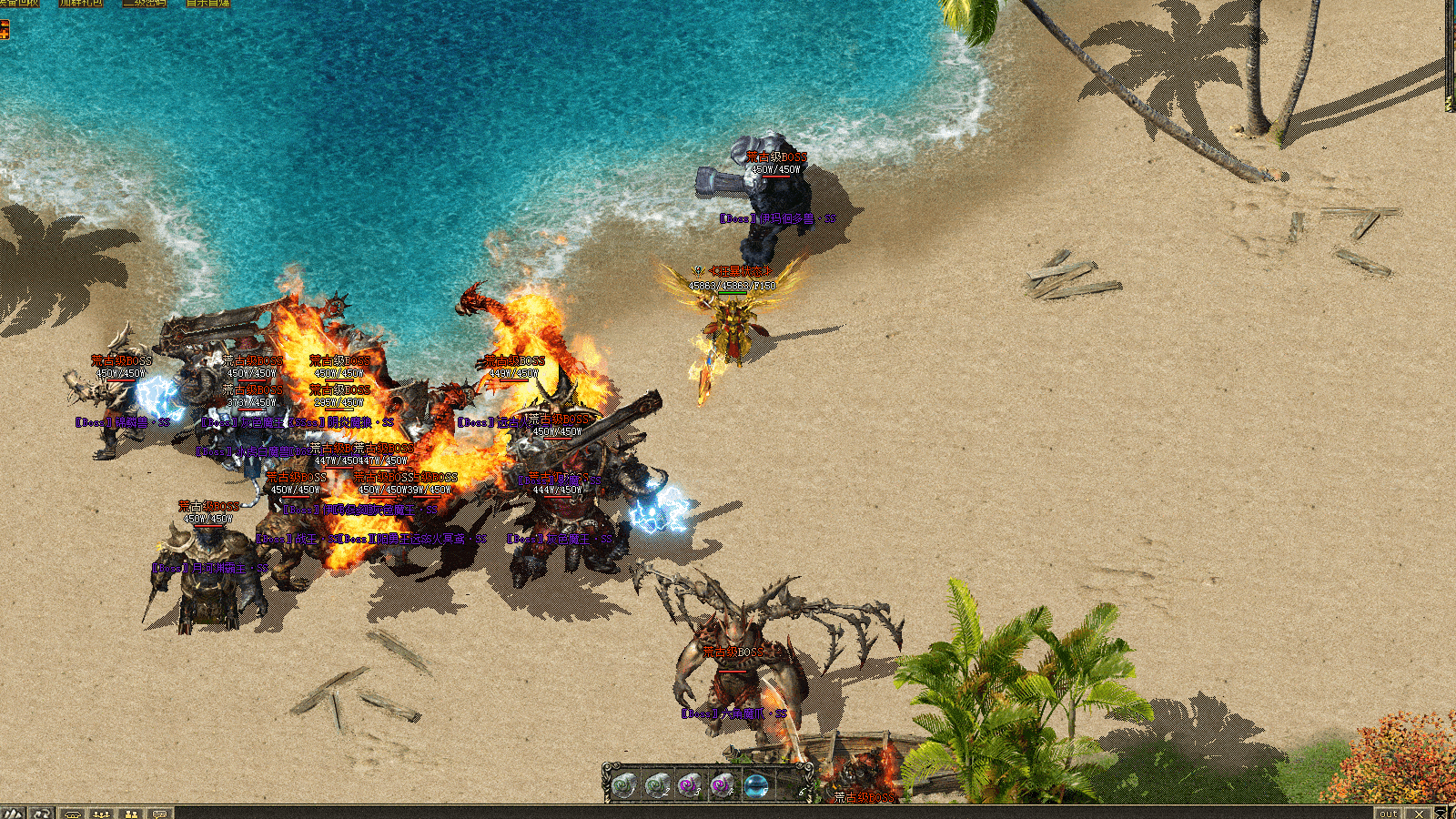Use the green swirl stone in slot 2
Viewport: 1456px width, 819px height.
tap(657, 784)
